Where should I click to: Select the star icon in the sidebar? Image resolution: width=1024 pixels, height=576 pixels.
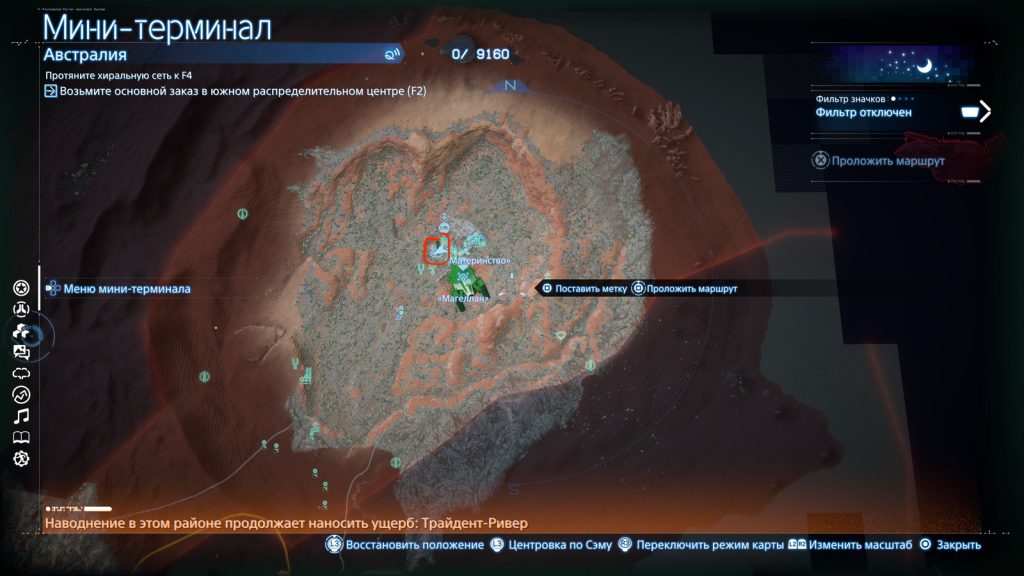pos(20,288)
